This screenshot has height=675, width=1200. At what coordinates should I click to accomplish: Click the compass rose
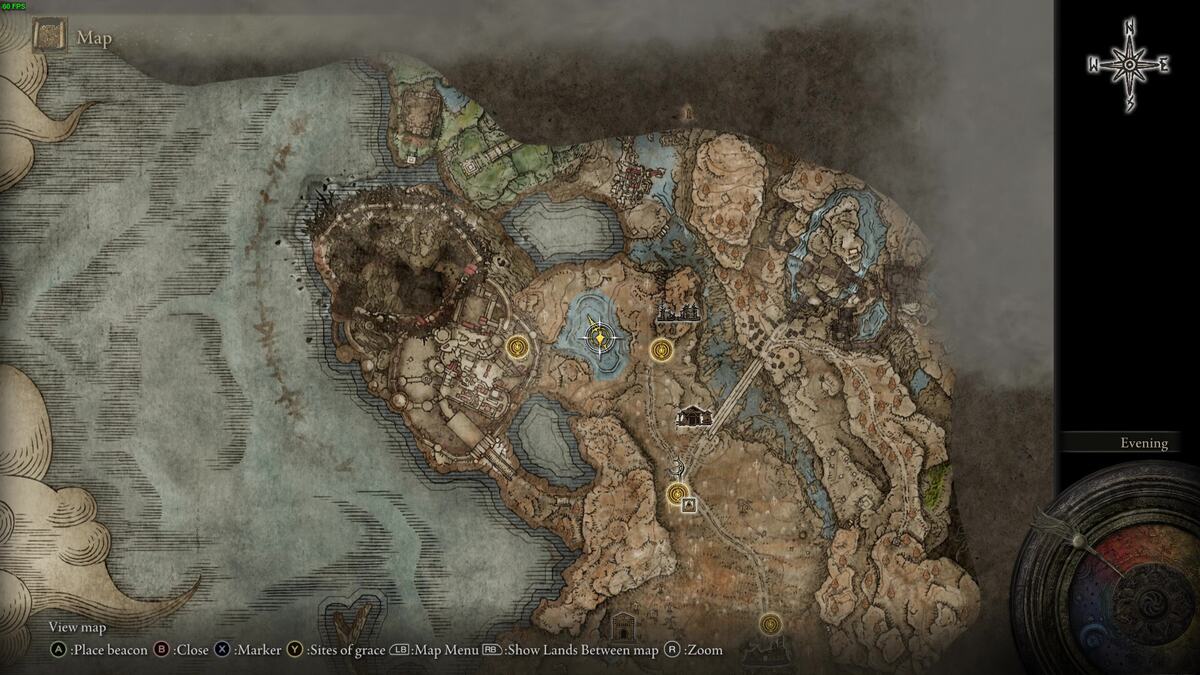(x=1128, y=65)
